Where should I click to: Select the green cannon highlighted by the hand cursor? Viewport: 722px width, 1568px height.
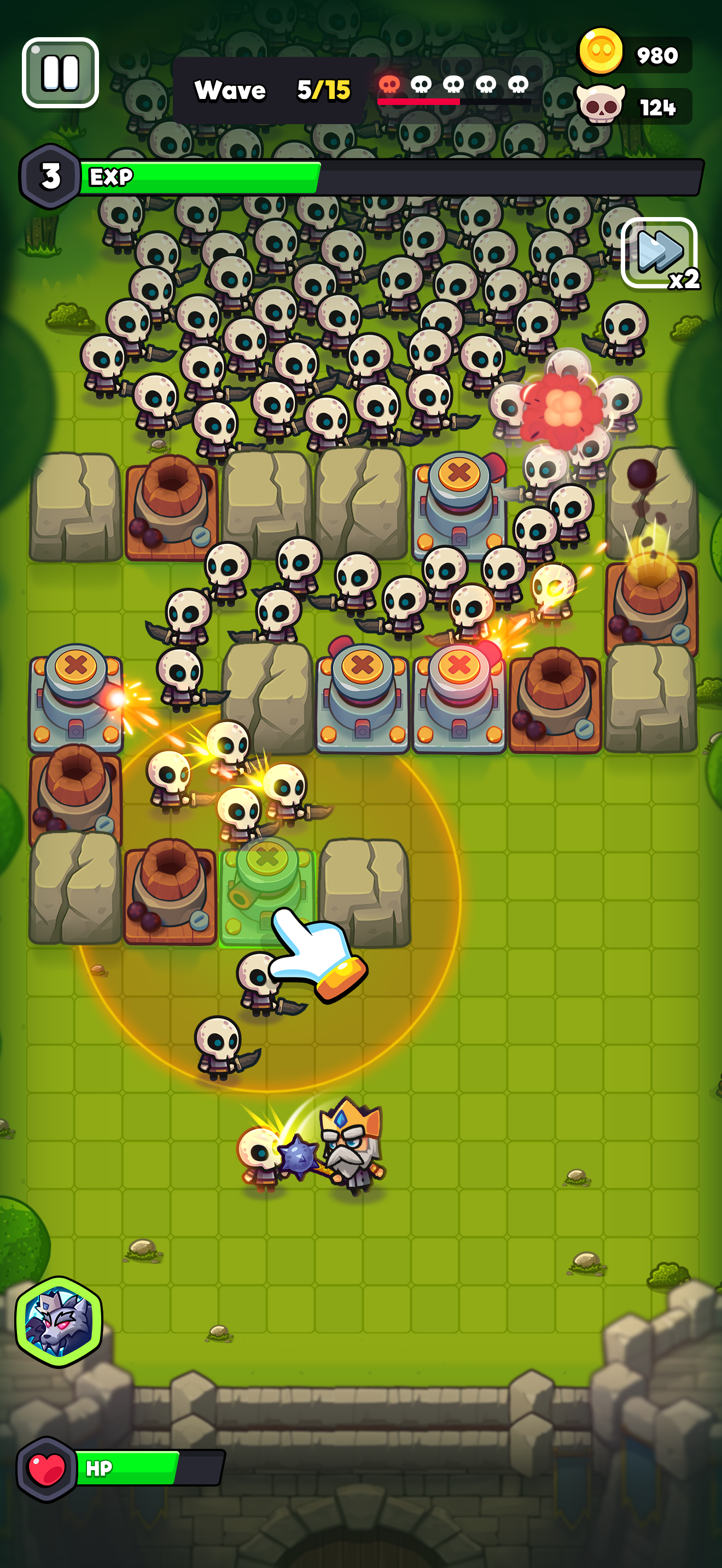[x=265, y=888]
